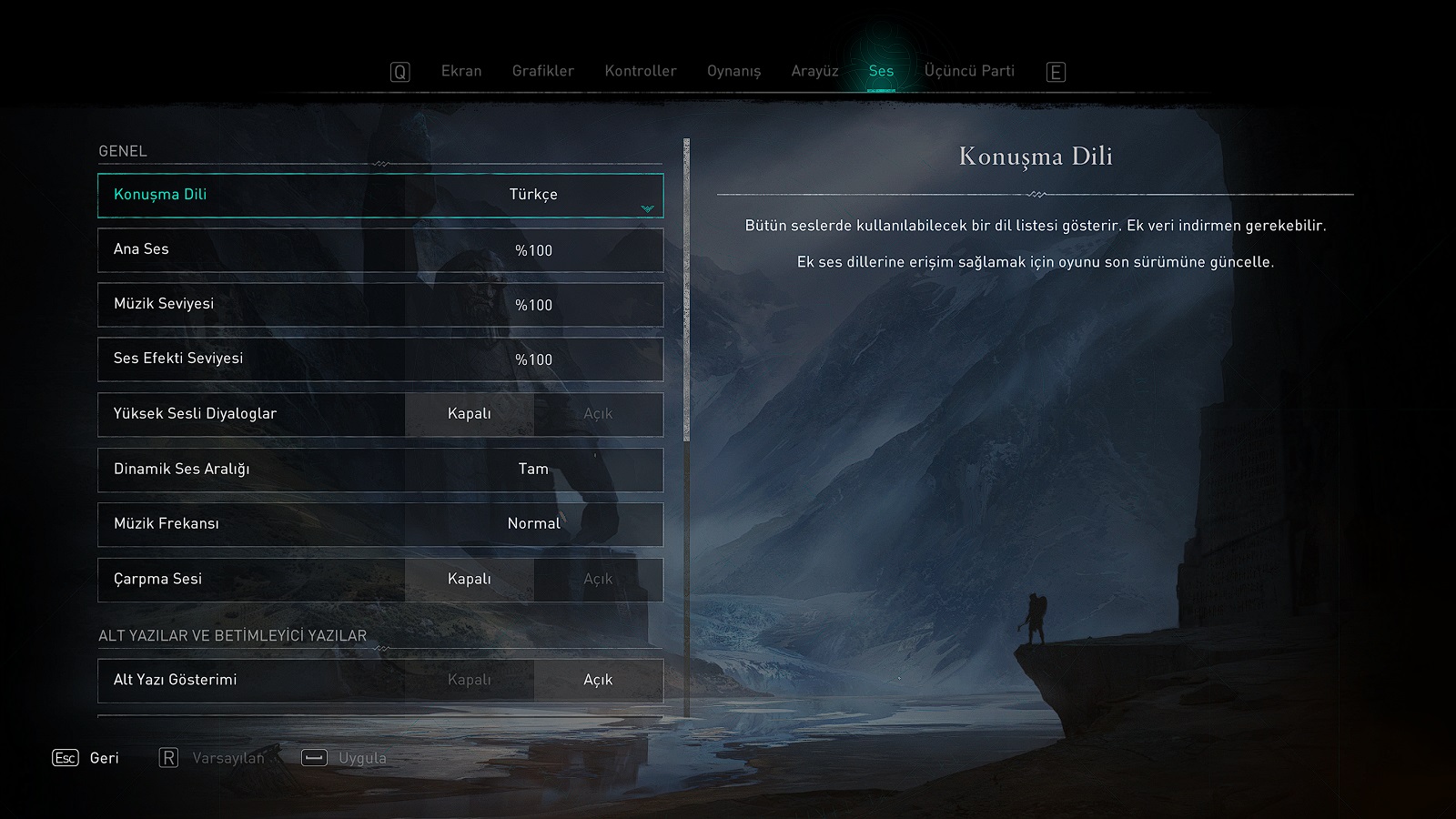Image resolution: width=1456 pixels, height=819 pixels.
Task: Switch to the Ekran tab
Action: [x=461, y=71]
